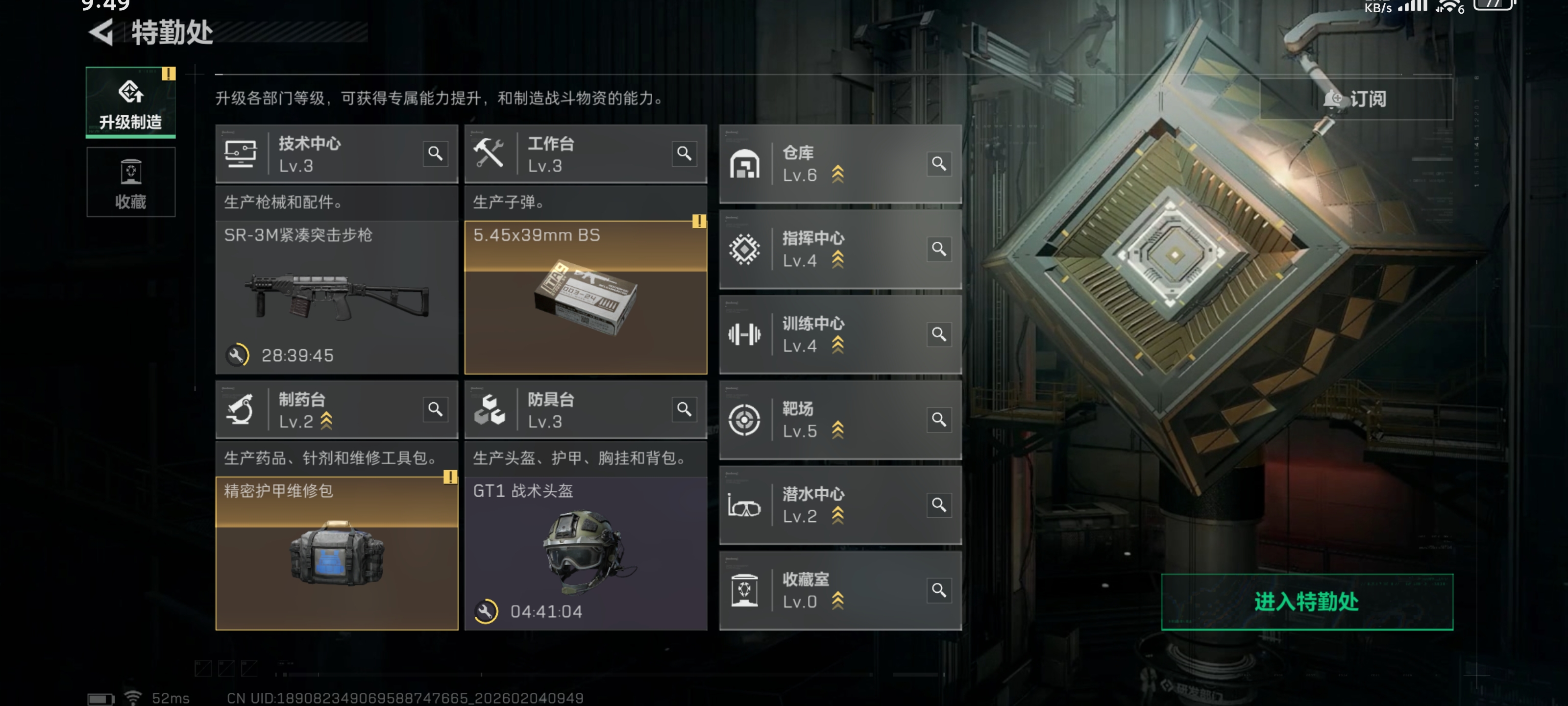Select the 指挥中心 Lv.4 row
The height and width of the screenshot is (706, 1568).
pyautogui.click(x=828, y=249)
